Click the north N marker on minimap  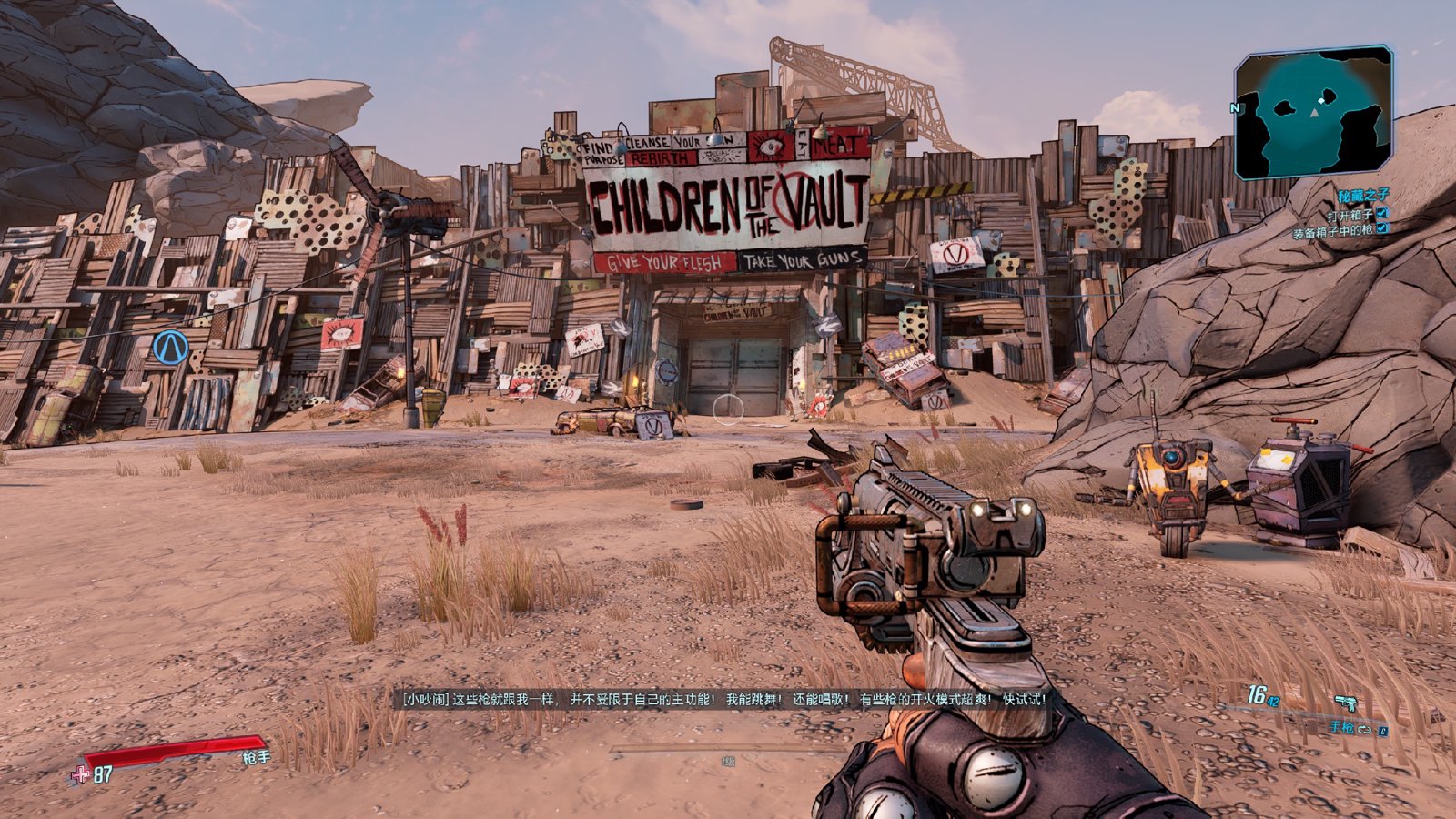pos(1236,108)
